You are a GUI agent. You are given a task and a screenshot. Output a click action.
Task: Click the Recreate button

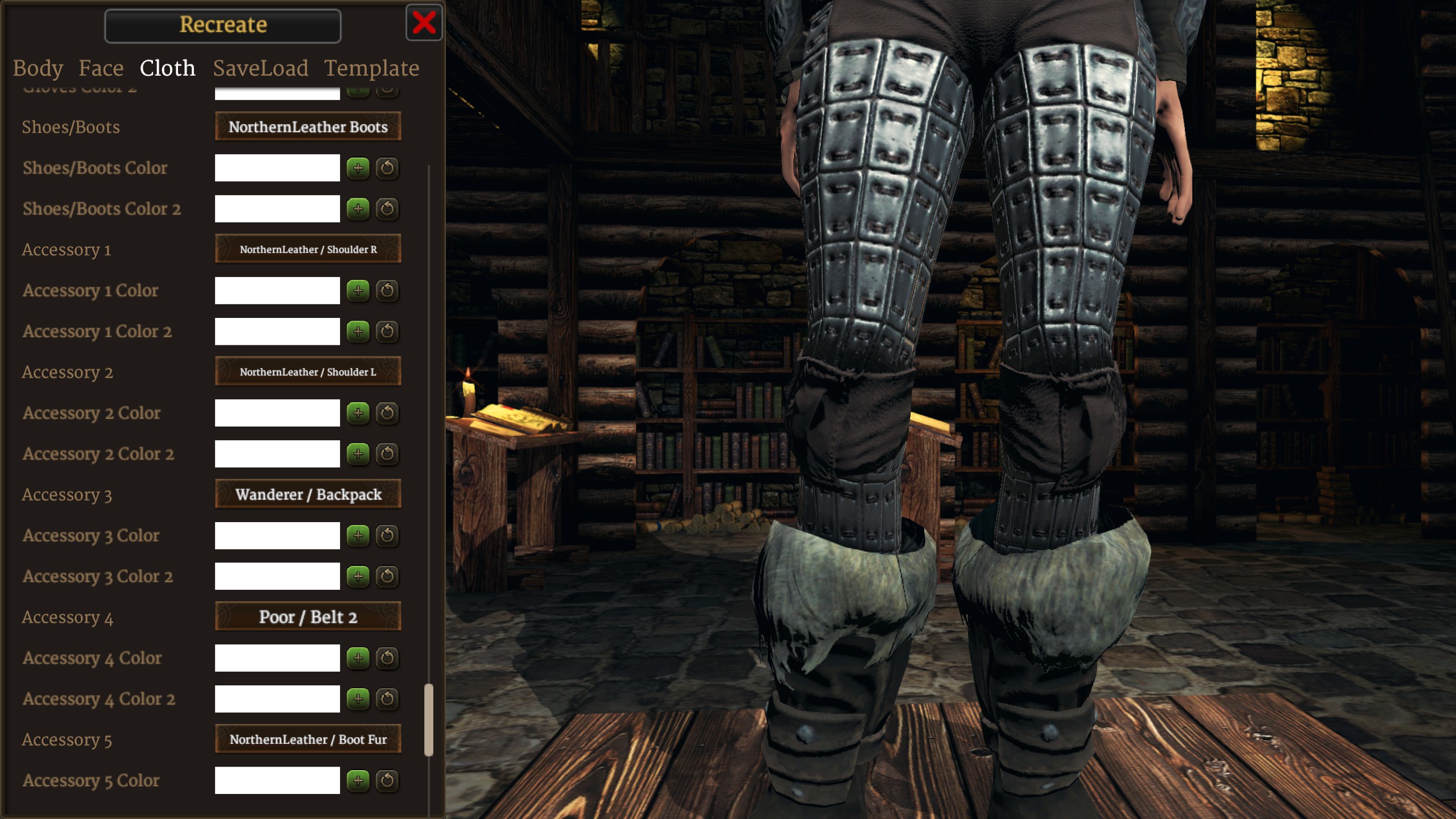click(223, 26)
